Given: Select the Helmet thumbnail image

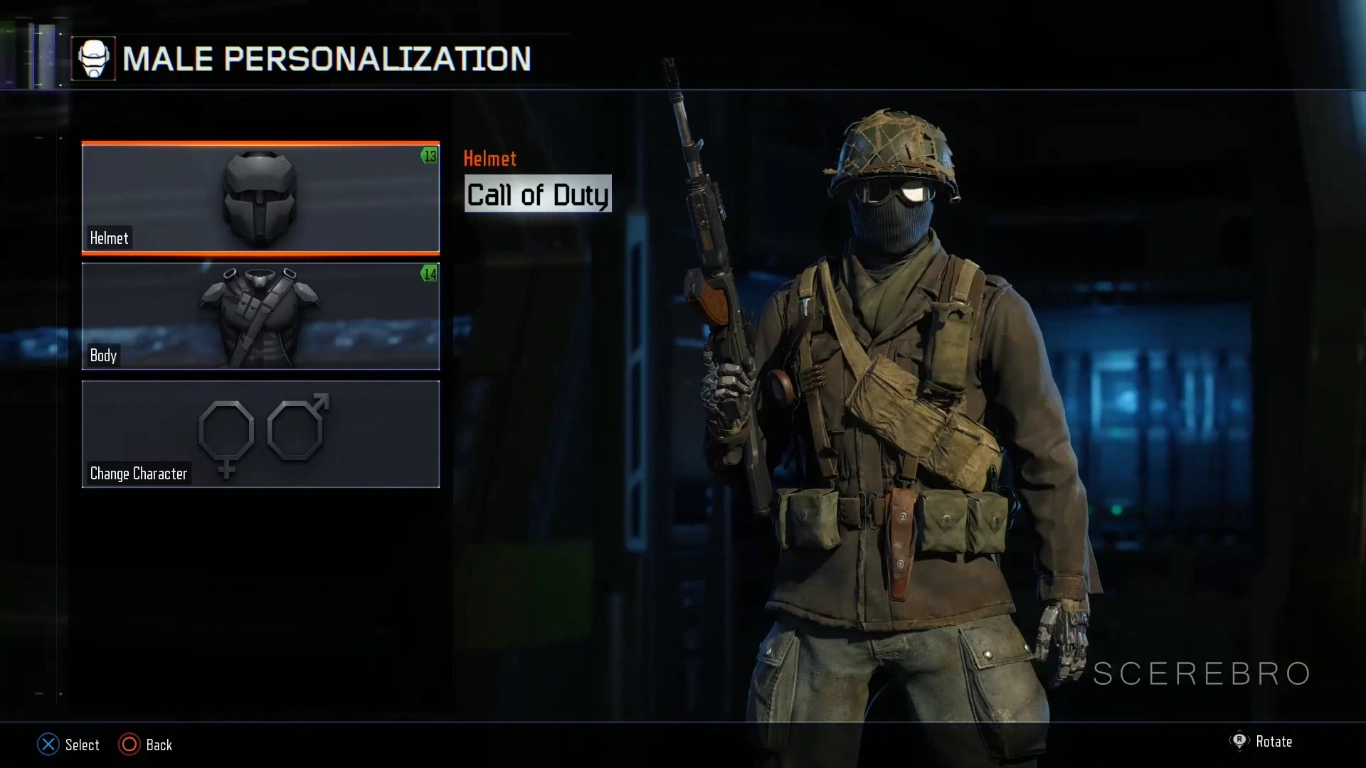Looking at the screenshot, I should click(260, 197).
